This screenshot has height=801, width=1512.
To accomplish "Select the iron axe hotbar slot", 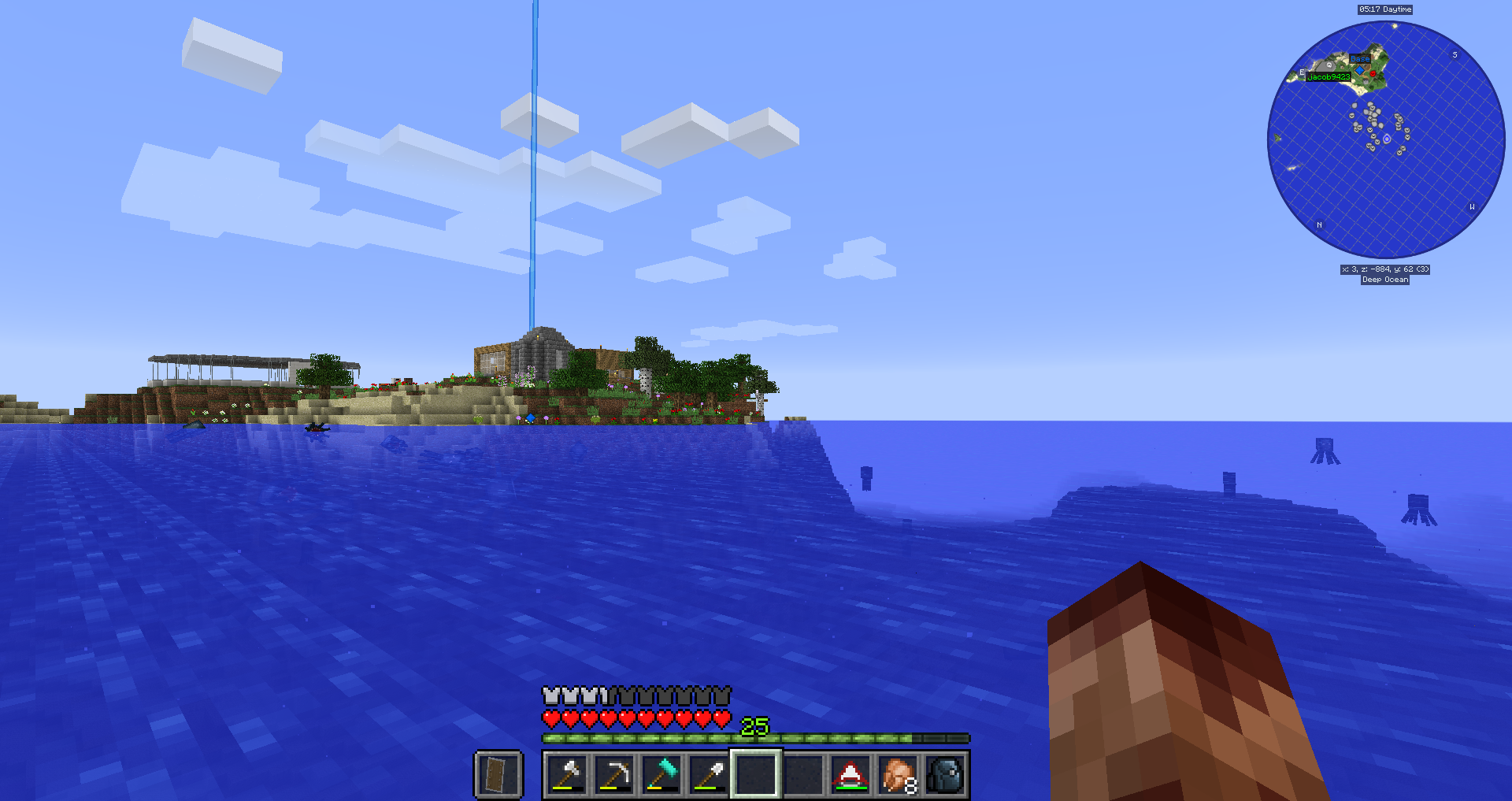I will pyautogui.click(x=567, y=774).
